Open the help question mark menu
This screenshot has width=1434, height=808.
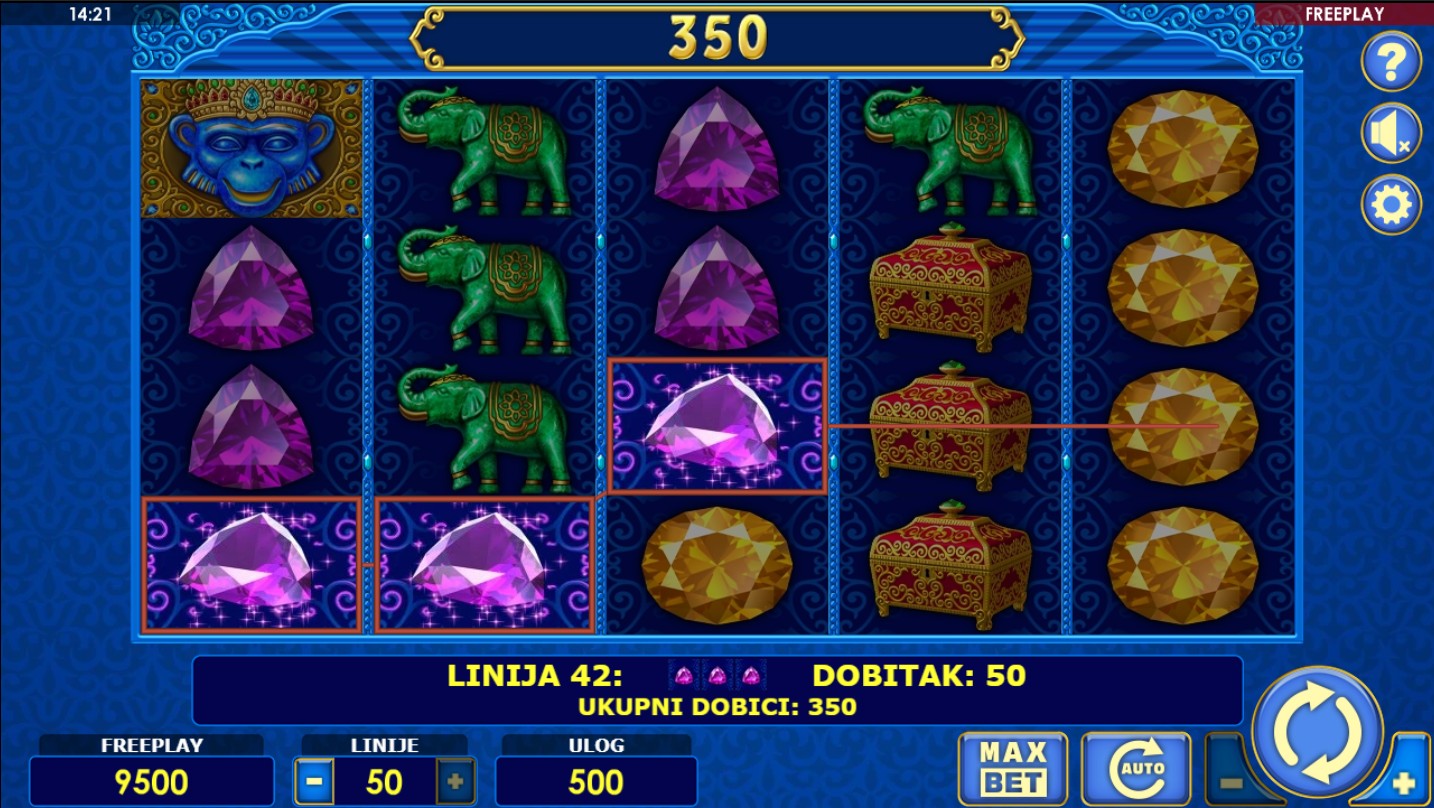pyautogui.click(x=1391, y=62)
